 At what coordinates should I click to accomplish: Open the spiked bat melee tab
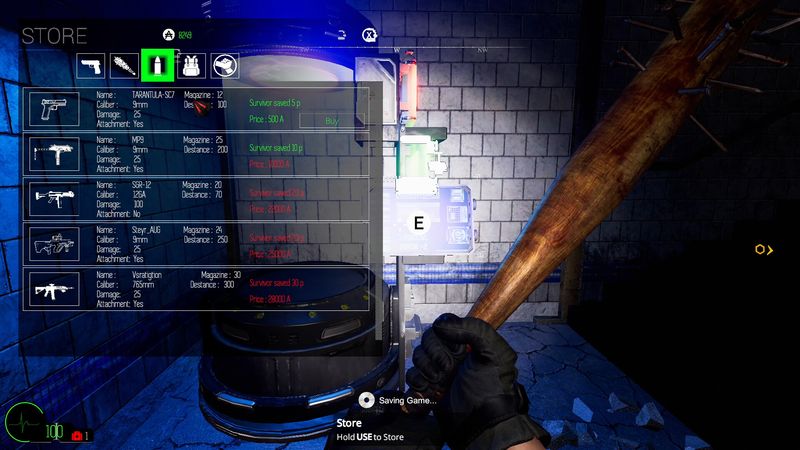coord(123,65)
